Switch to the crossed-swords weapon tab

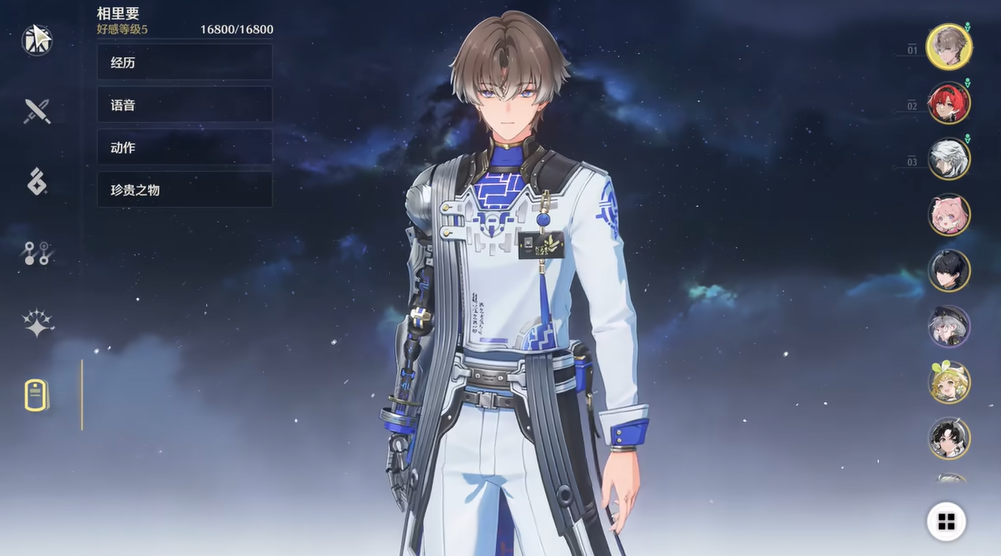[37, 110]
